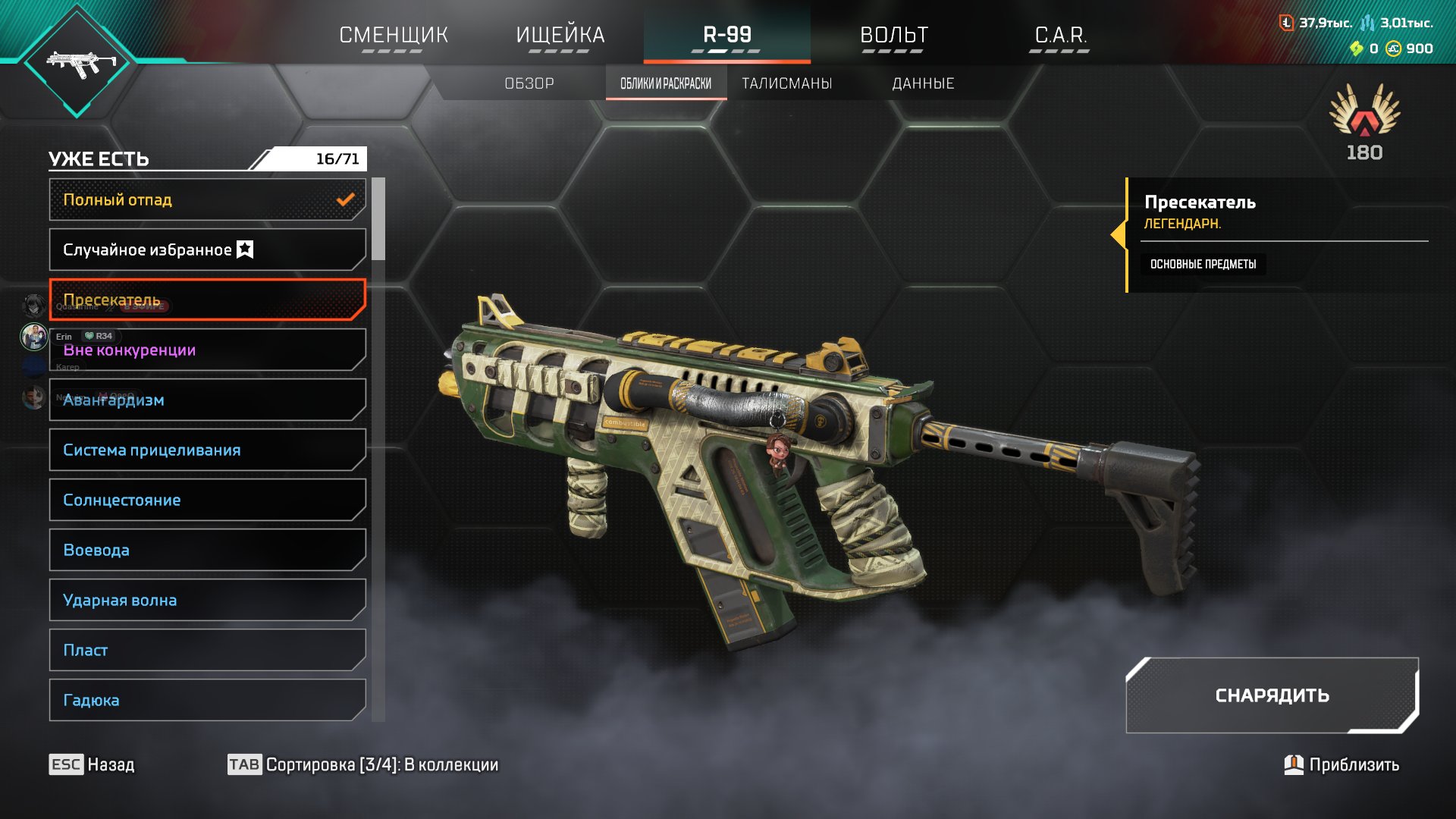Equip the skin with the СНАРЯДИТЬ button
The height and width of the screenshot is (819, 1456).
click(x=1272, y=695)
